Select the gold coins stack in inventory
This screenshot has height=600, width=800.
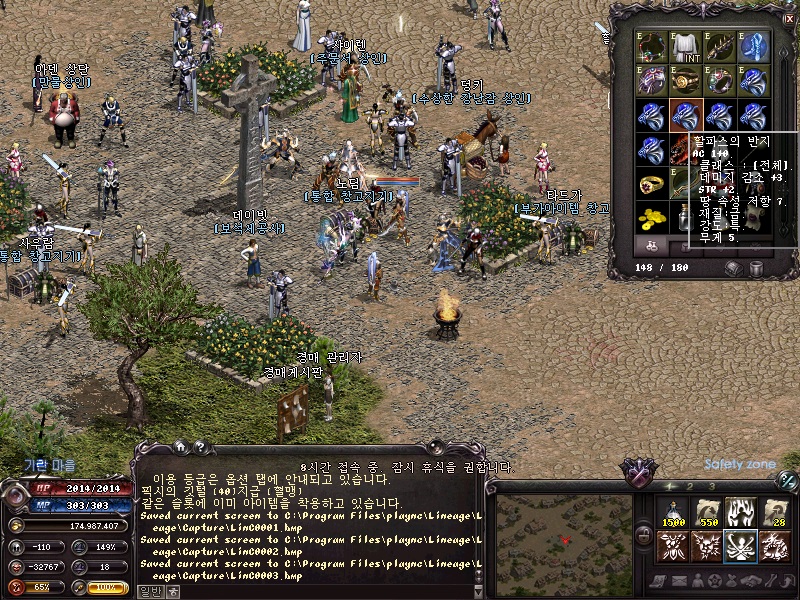point(652,216)
